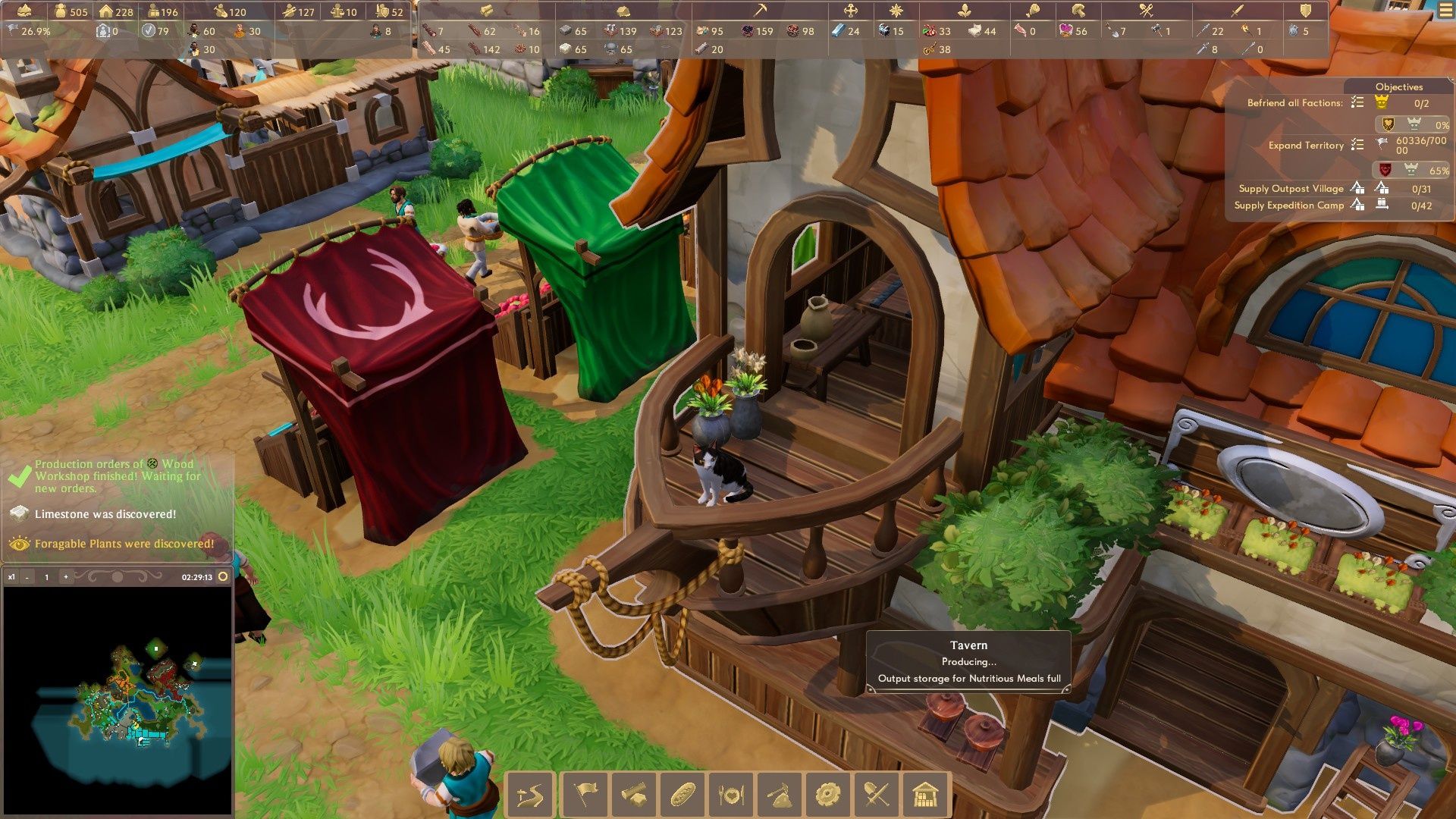Open the plate and cutlery needs category
The image size is (1456, 819).
pos(730,795)
